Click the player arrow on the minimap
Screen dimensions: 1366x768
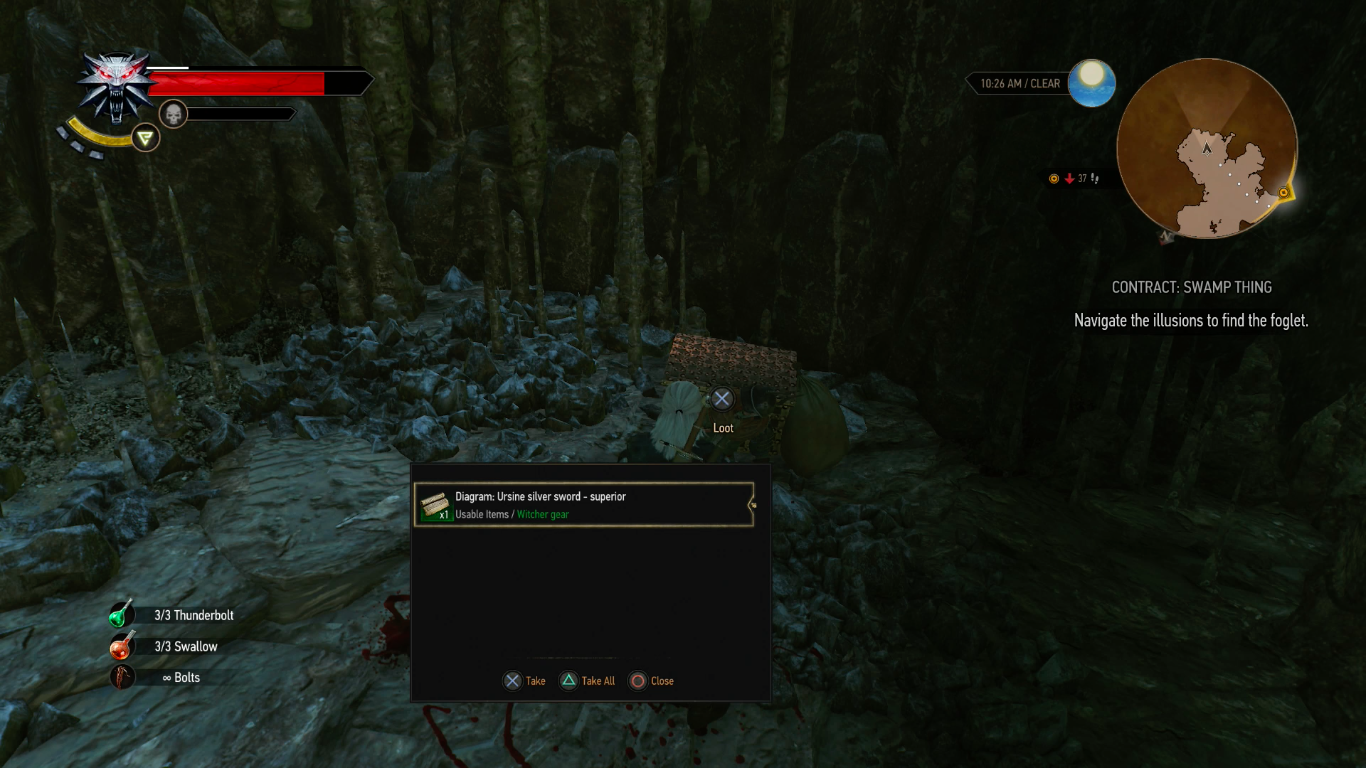click(x=1208, y=146)
